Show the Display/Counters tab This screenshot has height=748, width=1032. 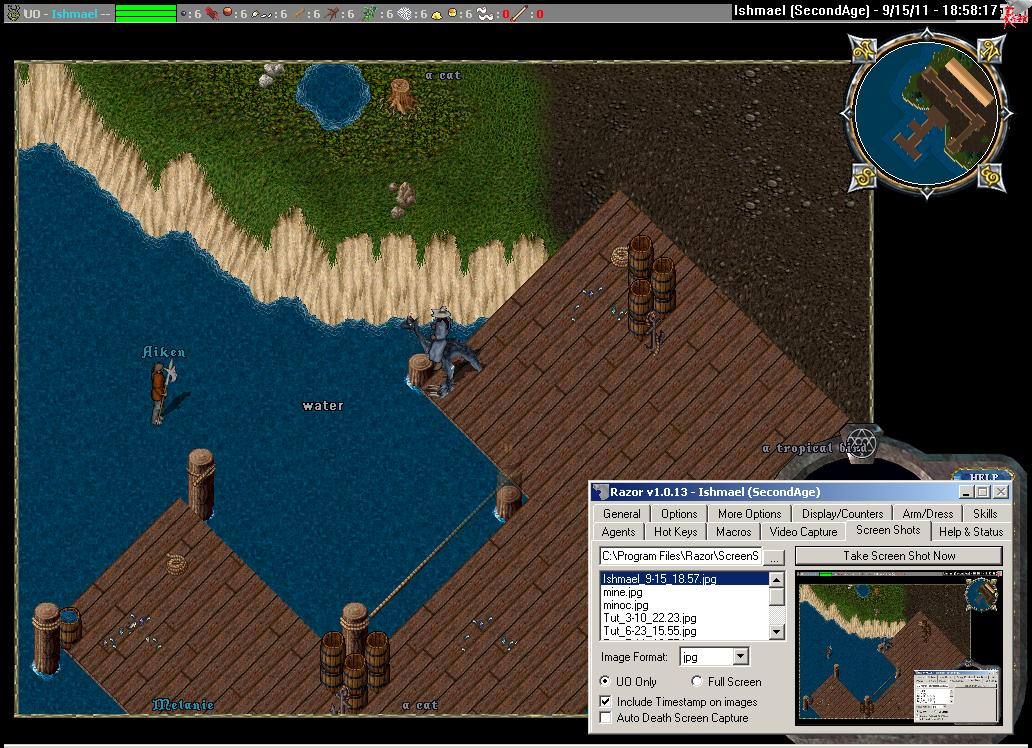pyautogui.click(x=842, y=514)
